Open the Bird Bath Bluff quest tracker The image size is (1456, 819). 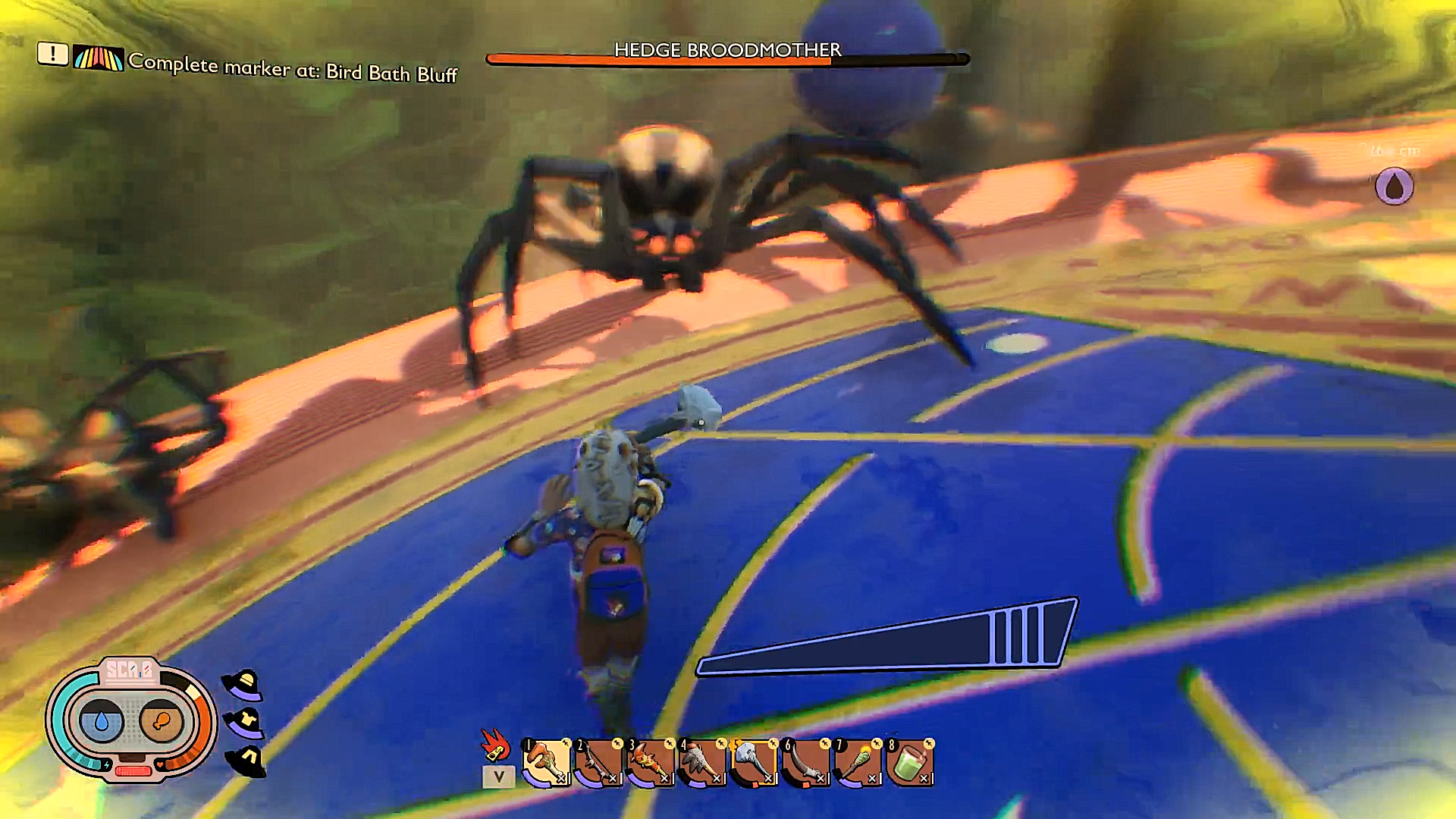(292, 68)
